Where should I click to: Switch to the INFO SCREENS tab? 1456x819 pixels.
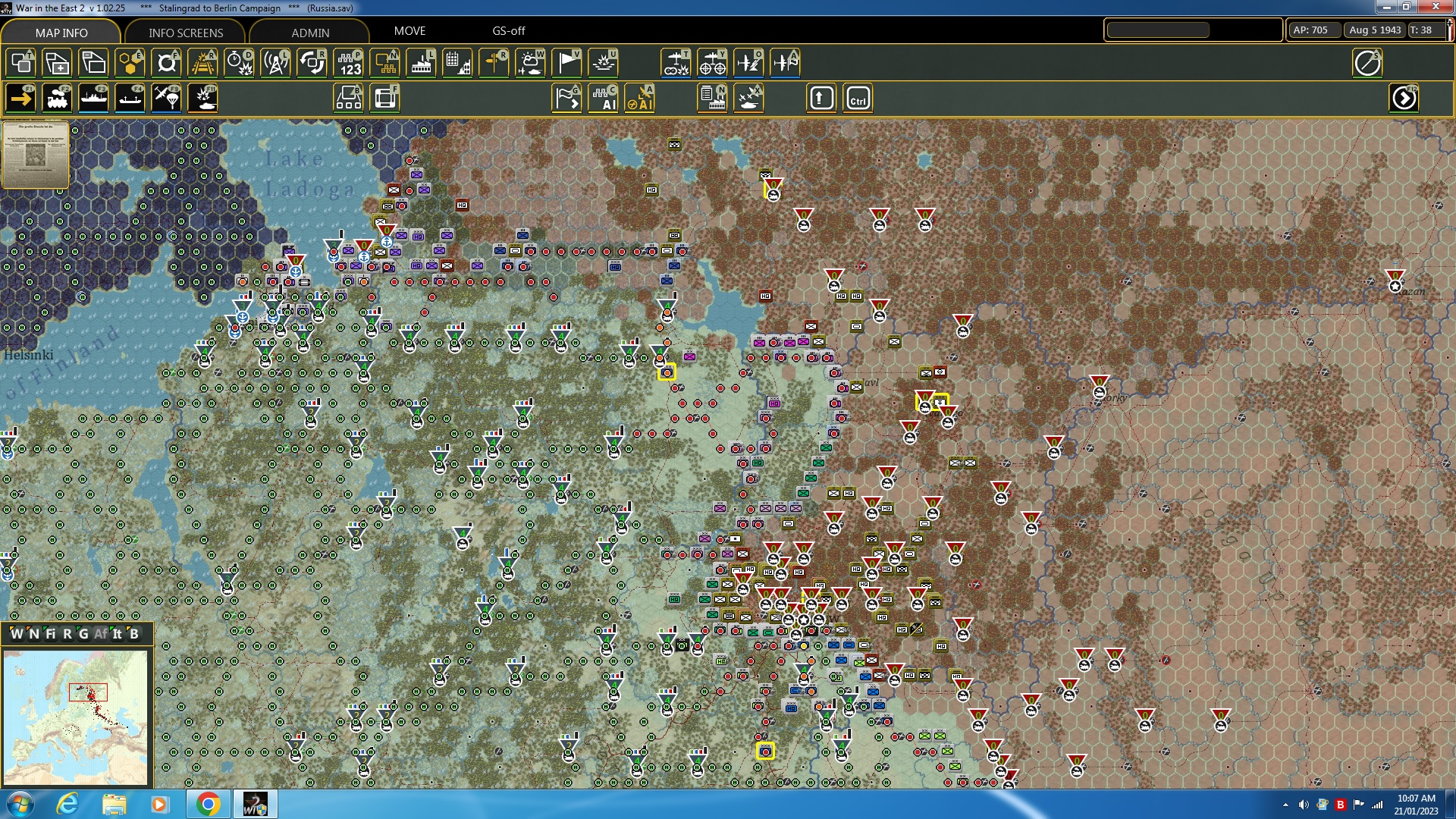point(184,33)
